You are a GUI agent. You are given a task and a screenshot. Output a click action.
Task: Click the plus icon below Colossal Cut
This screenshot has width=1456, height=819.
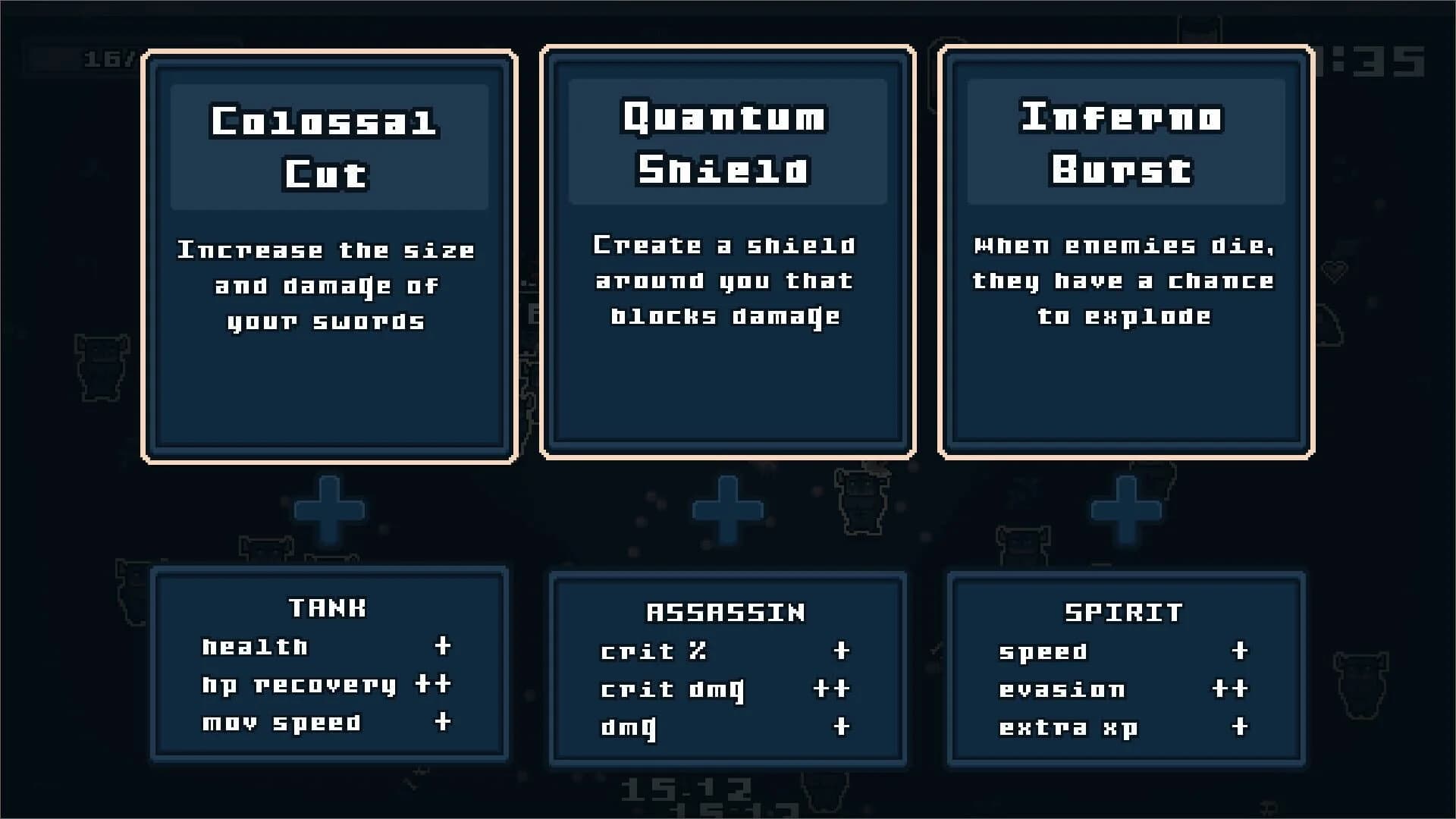pyautogui.click(x=329, y=510)
